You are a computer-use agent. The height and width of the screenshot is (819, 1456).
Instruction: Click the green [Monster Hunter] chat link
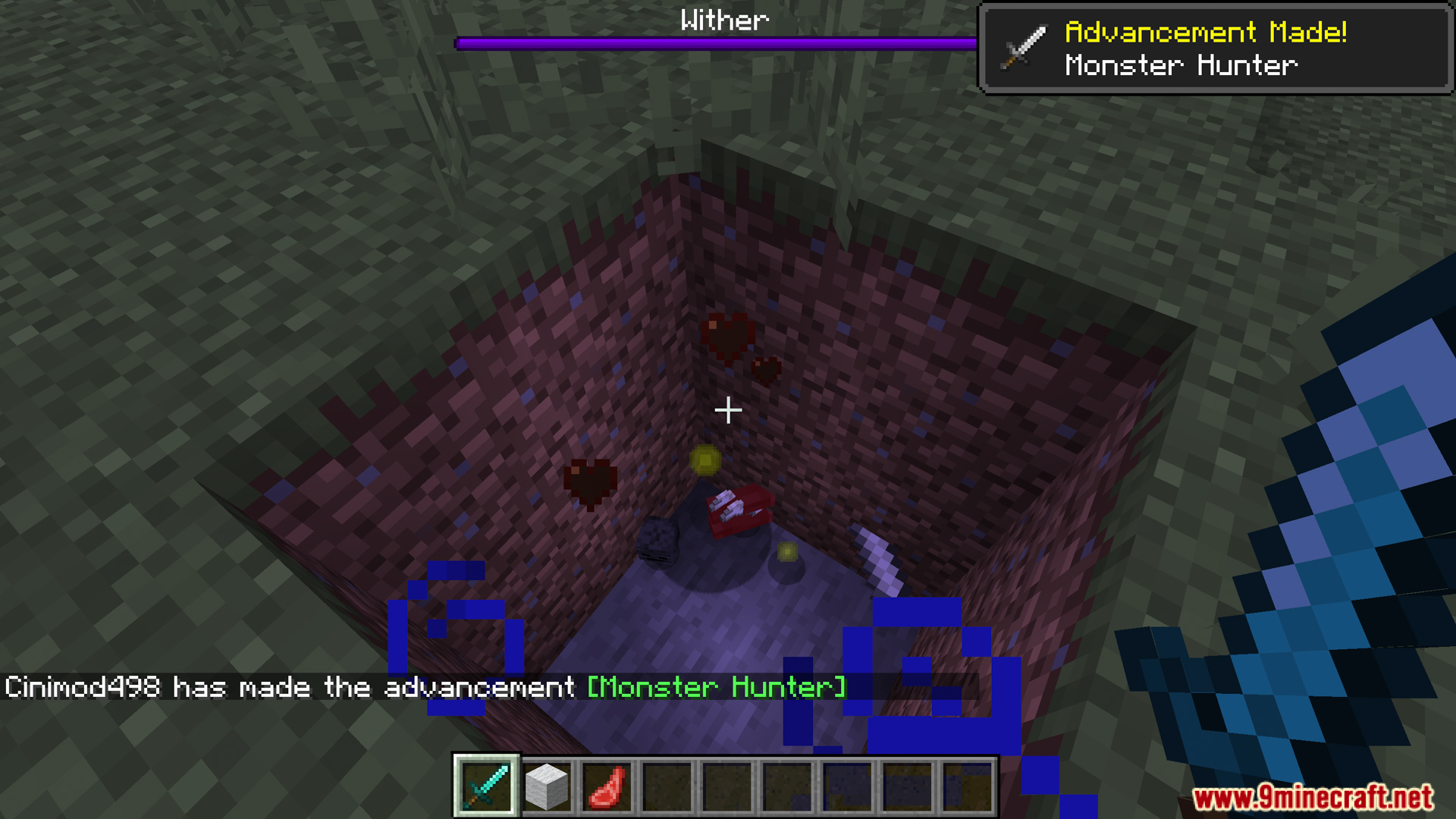pos(717,687)
